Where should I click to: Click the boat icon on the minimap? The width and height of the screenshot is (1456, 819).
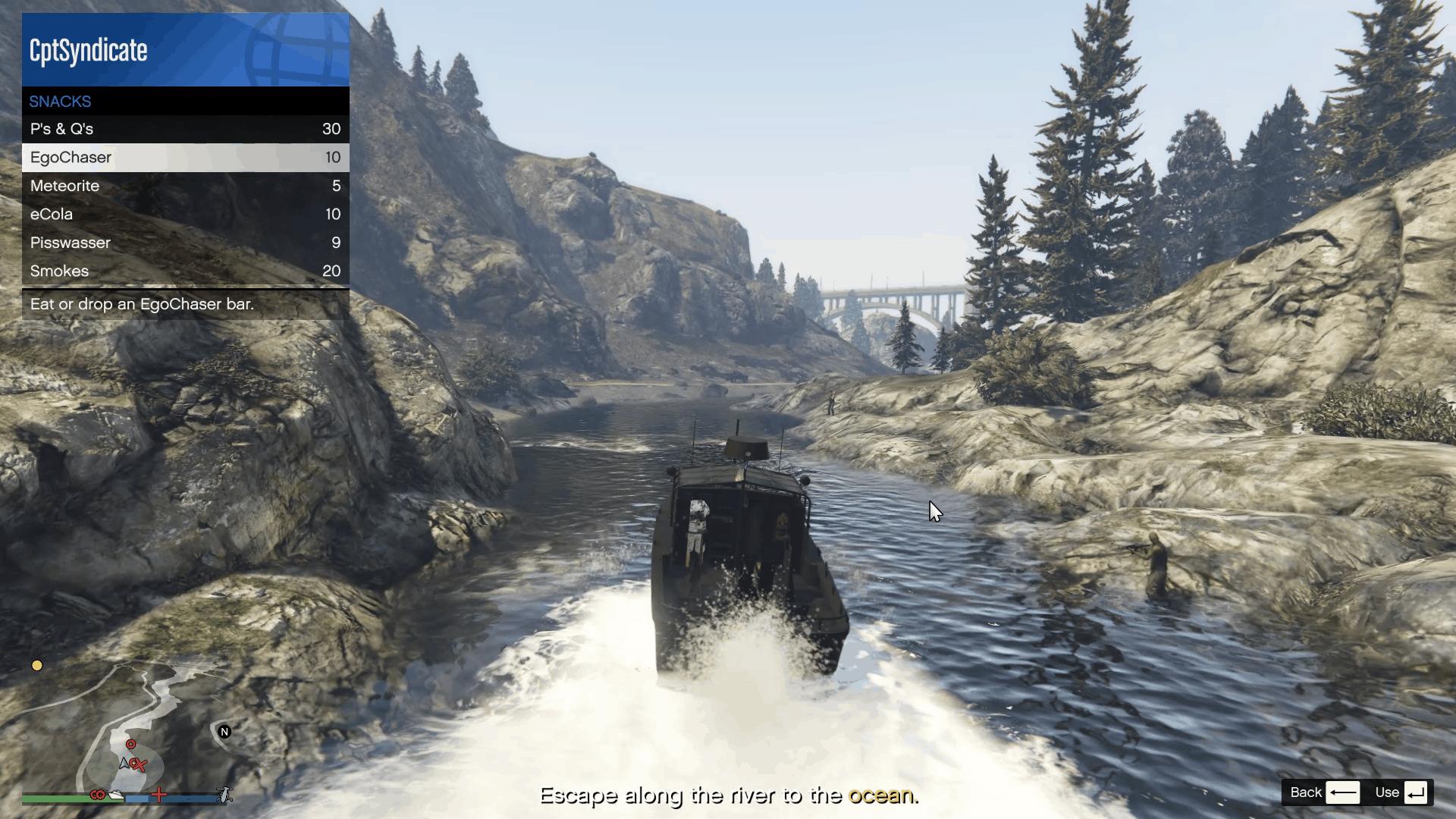tap(116, 795)
